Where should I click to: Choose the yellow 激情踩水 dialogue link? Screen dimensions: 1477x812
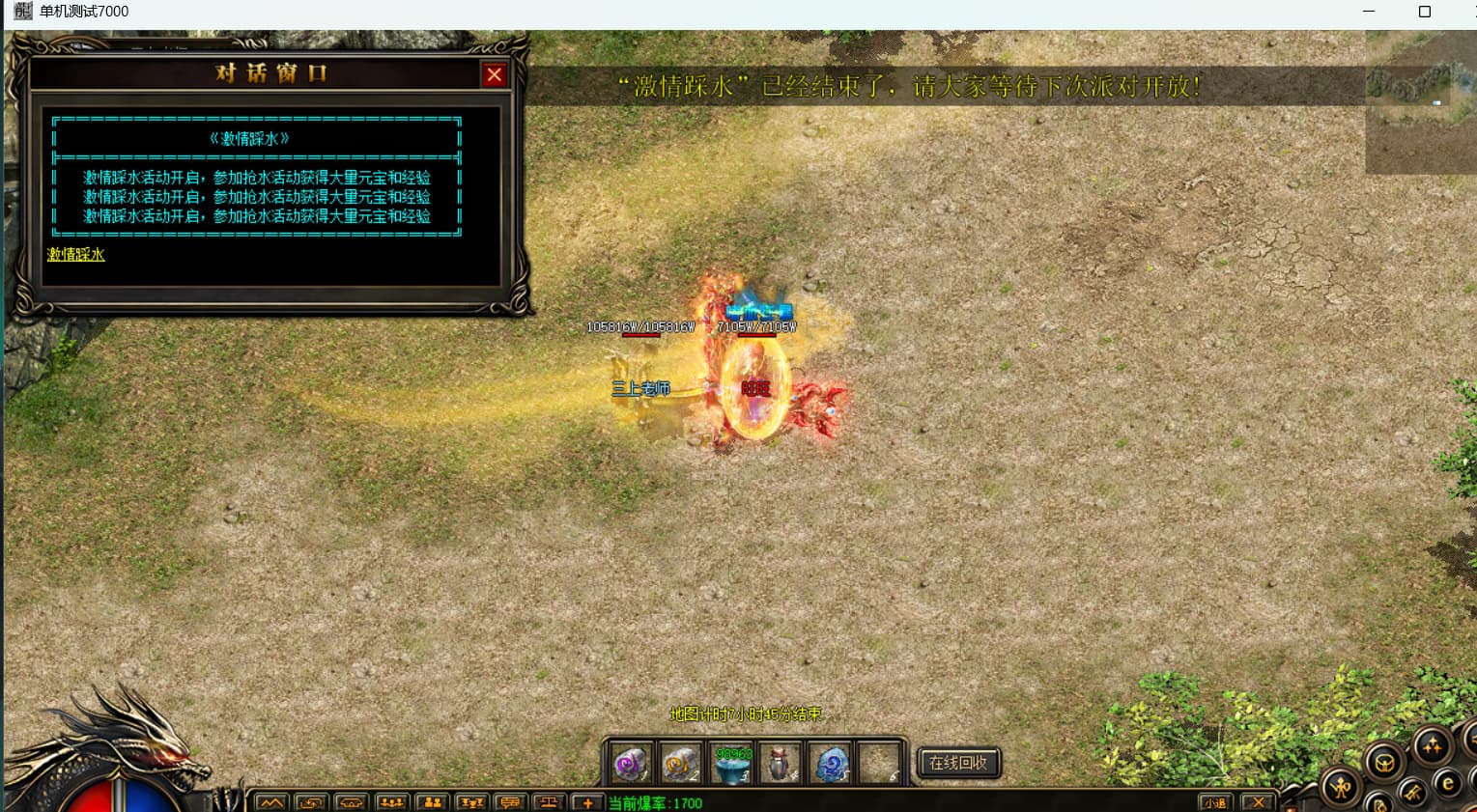(75, 255)
